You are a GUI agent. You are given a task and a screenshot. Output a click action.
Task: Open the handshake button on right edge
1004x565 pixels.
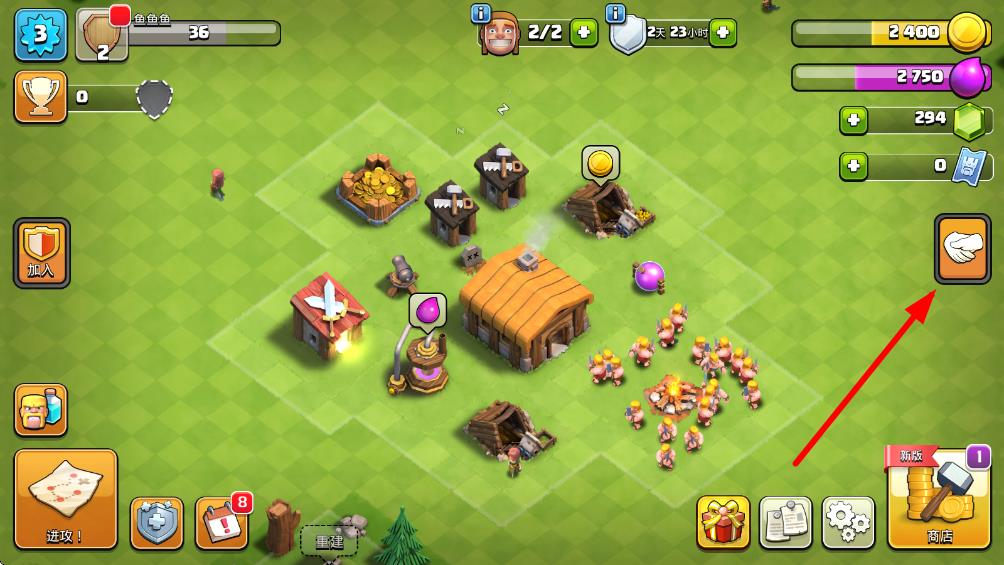tap(963, 249)
